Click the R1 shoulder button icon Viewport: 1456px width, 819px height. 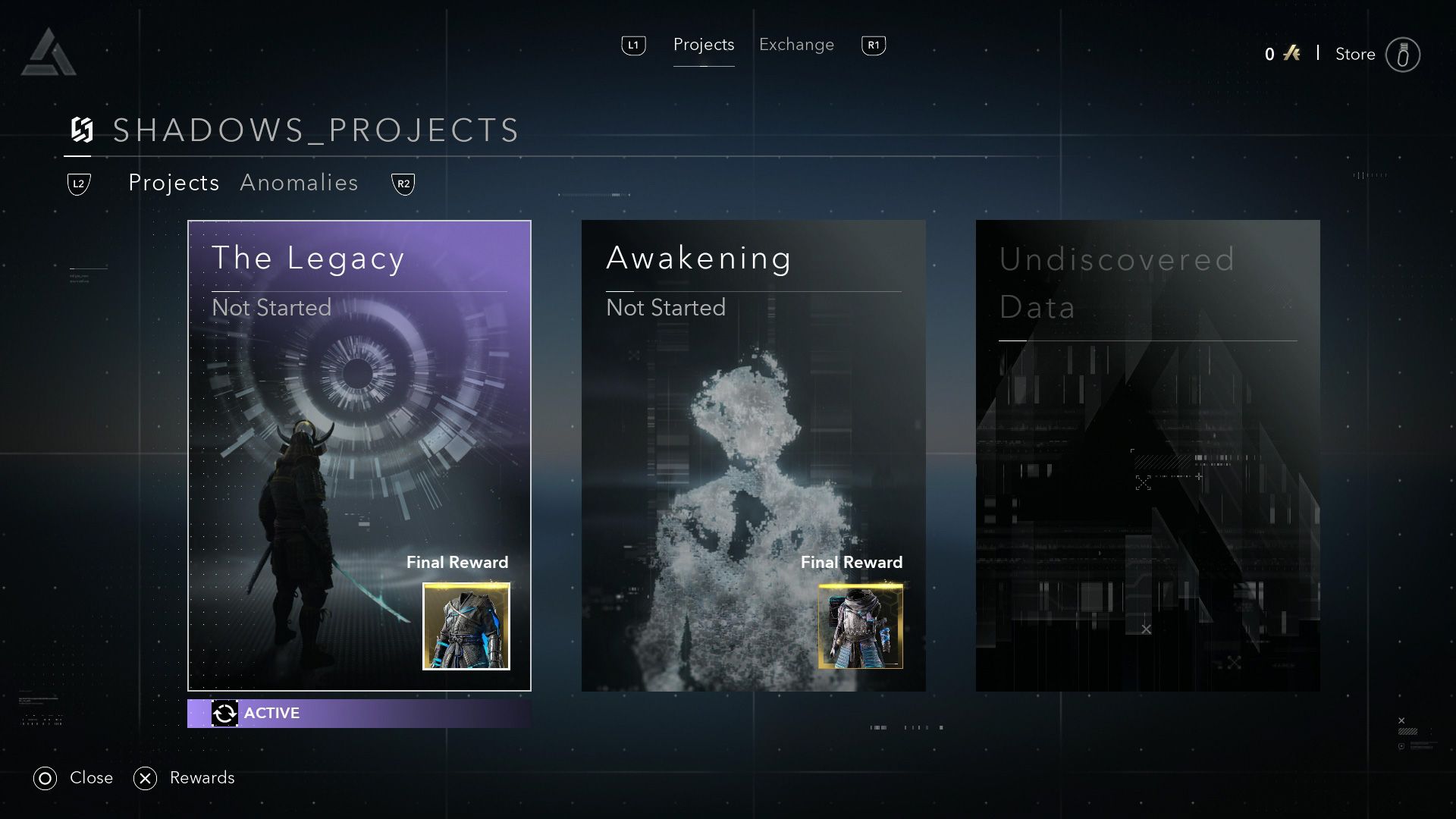(x=873, y=45)
